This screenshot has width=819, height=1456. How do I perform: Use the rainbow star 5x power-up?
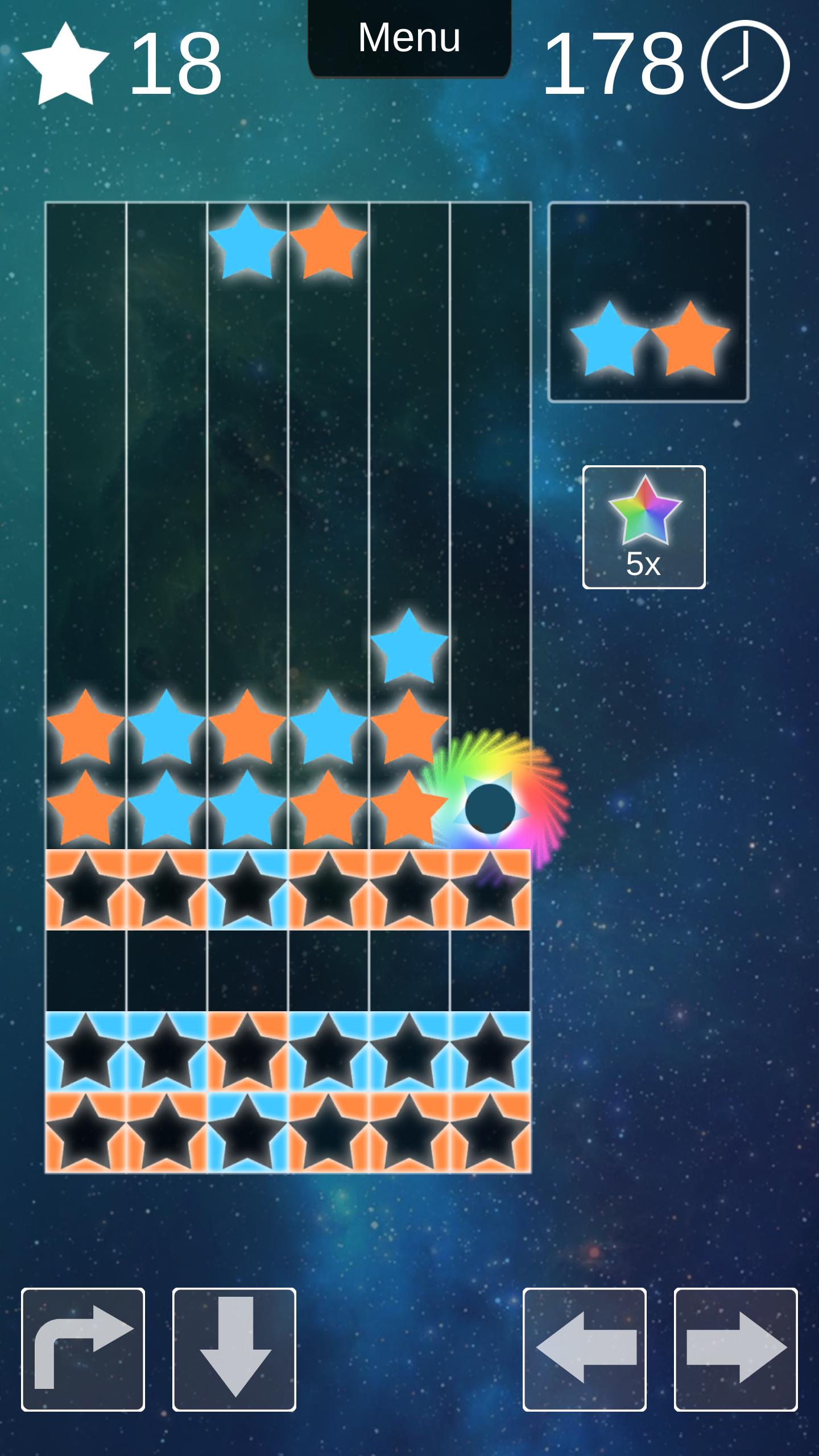(x=644, y=527)
